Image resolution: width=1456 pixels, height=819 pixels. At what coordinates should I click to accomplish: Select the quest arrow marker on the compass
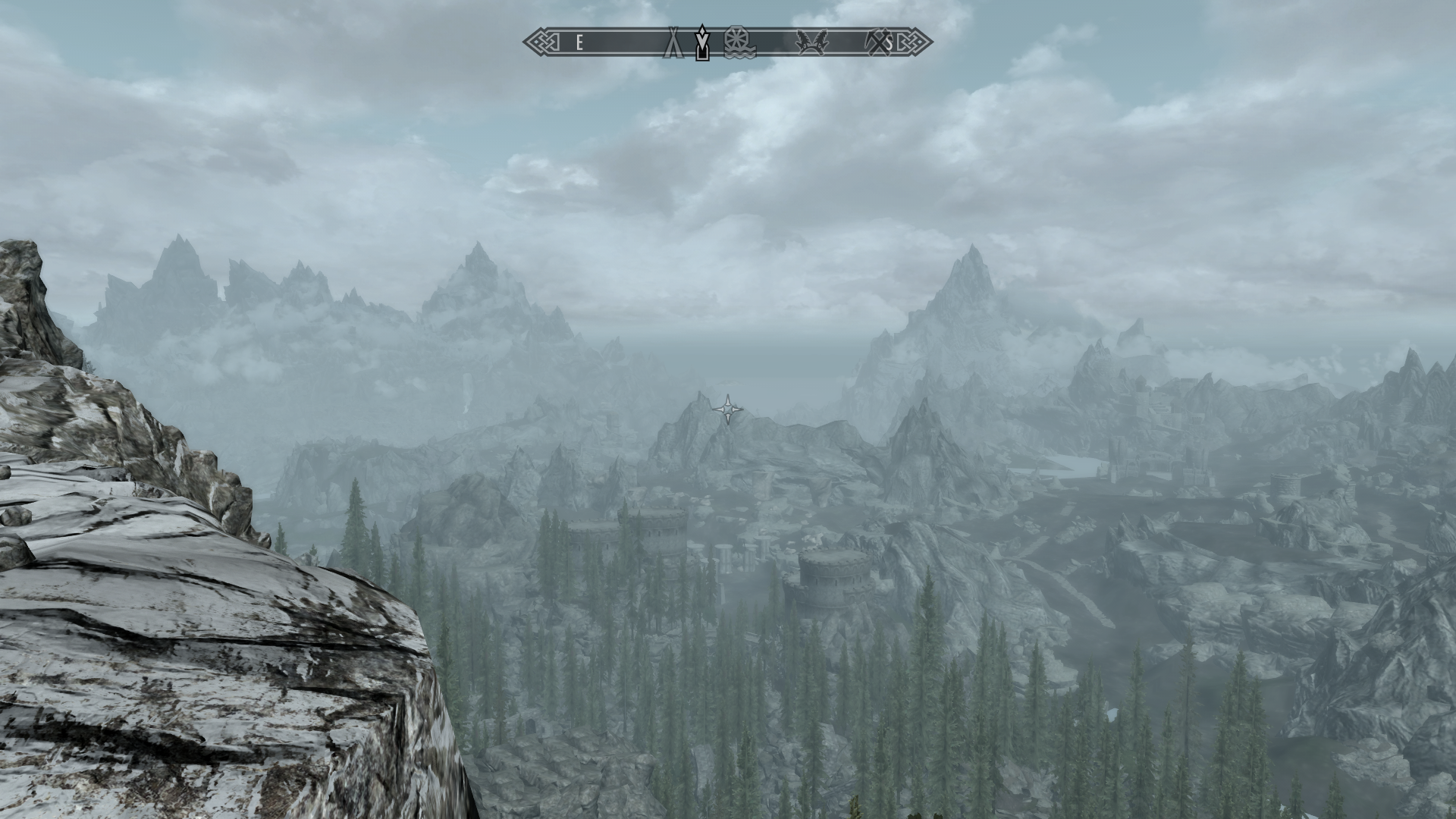[703, 42]
